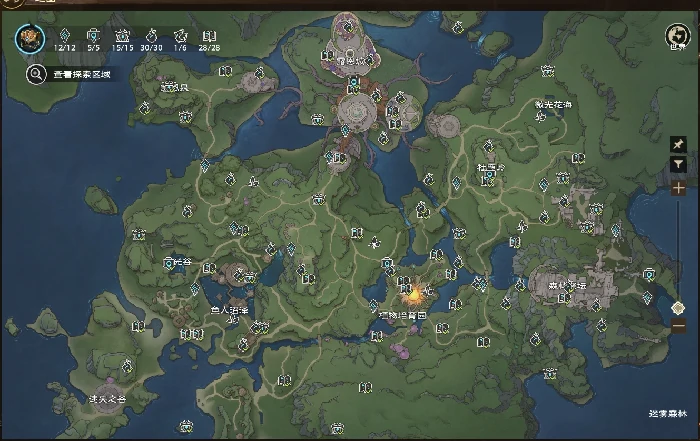Click the map zoom slider handle

click(x=679, y=307)
